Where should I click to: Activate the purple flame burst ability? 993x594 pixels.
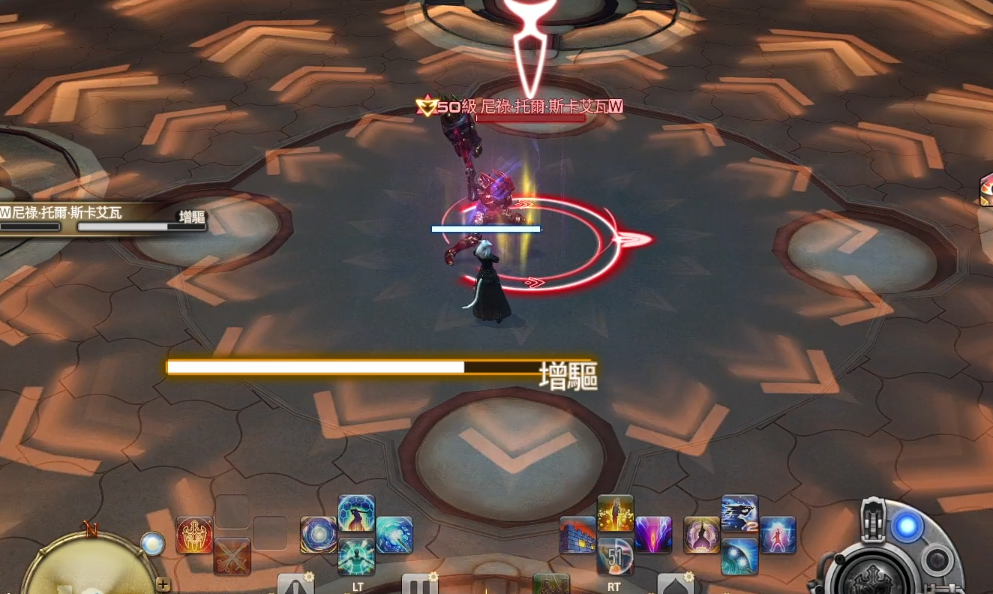click(653, 535)
